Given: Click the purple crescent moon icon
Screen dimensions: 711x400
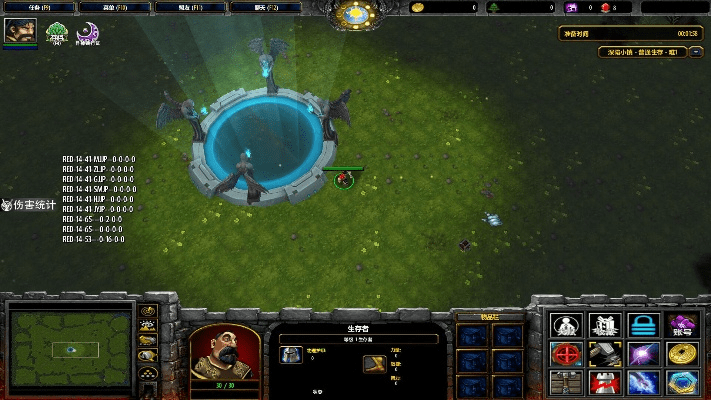Looking at the screenshot, I should [x=87, y=33].
